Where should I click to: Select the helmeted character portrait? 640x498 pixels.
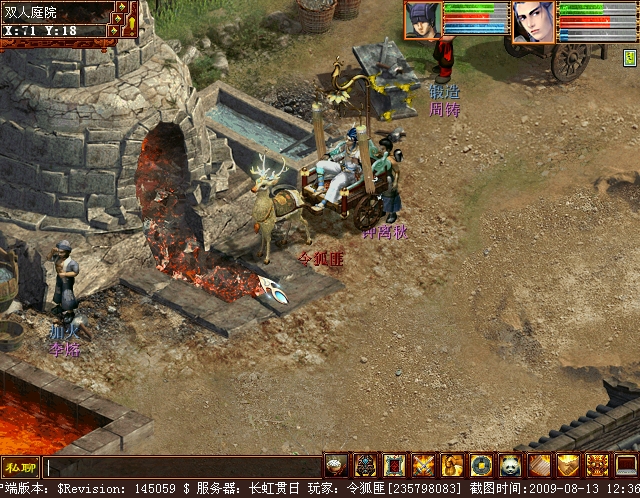click(423, 21)
